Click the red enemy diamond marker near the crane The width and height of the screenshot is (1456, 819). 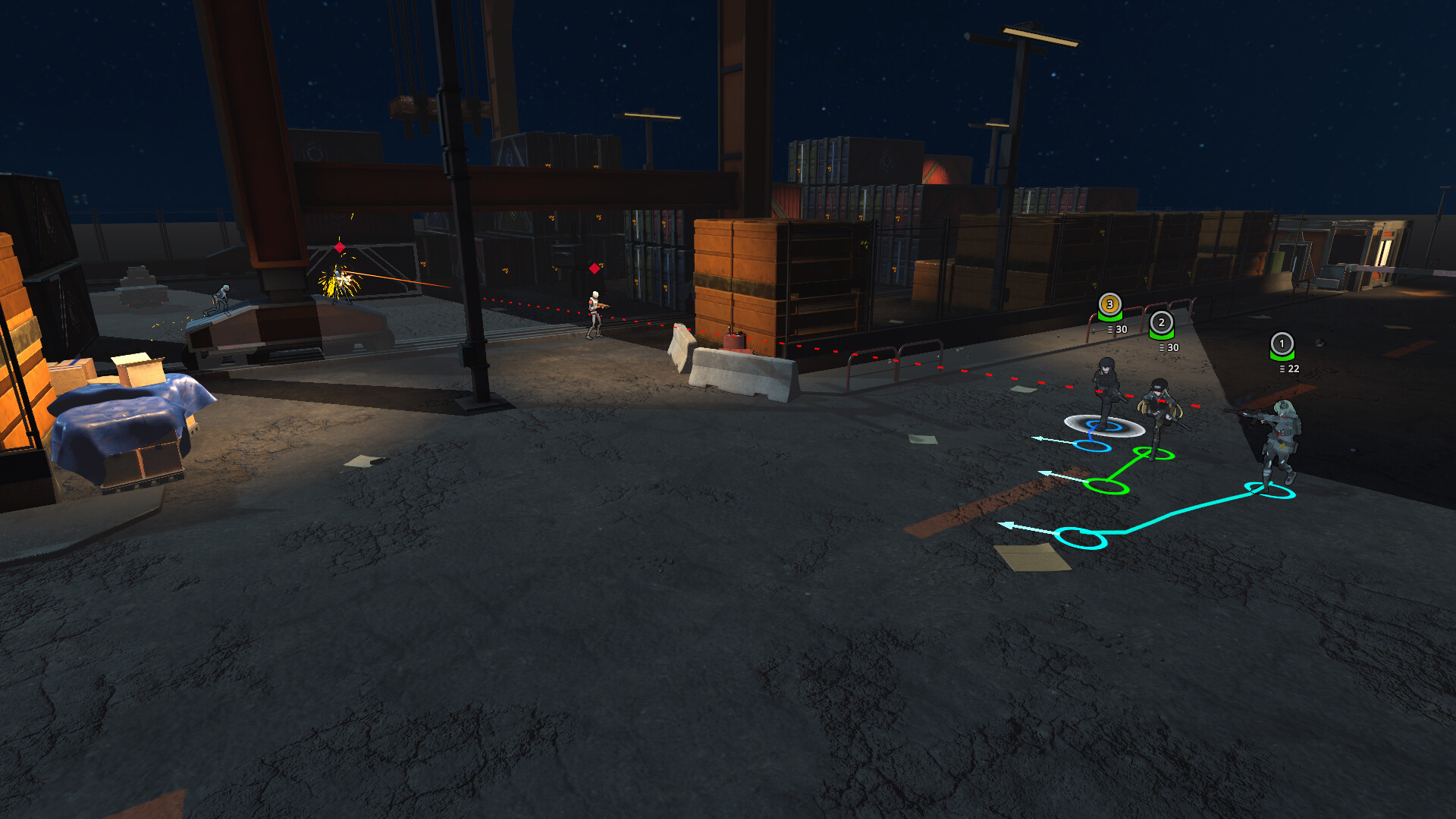[339, 247]
